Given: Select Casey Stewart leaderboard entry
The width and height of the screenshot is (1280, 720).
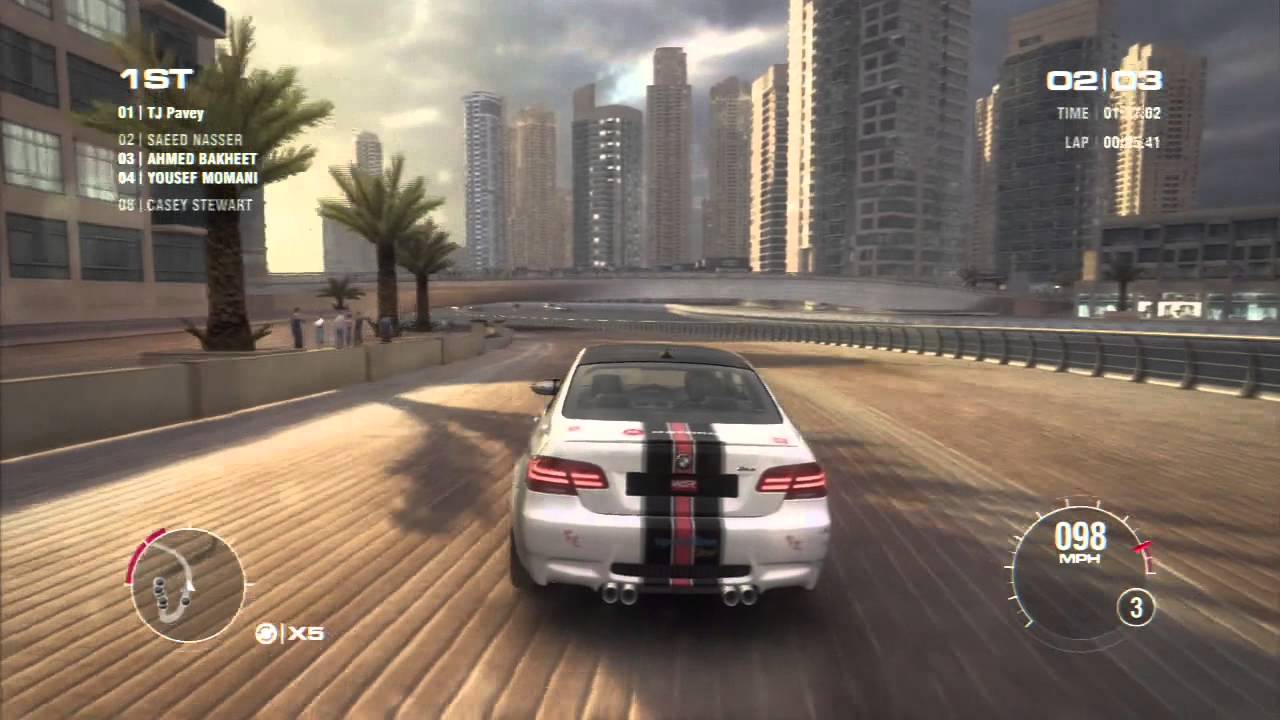Looking at the screenshot, I should pos(185,205).
